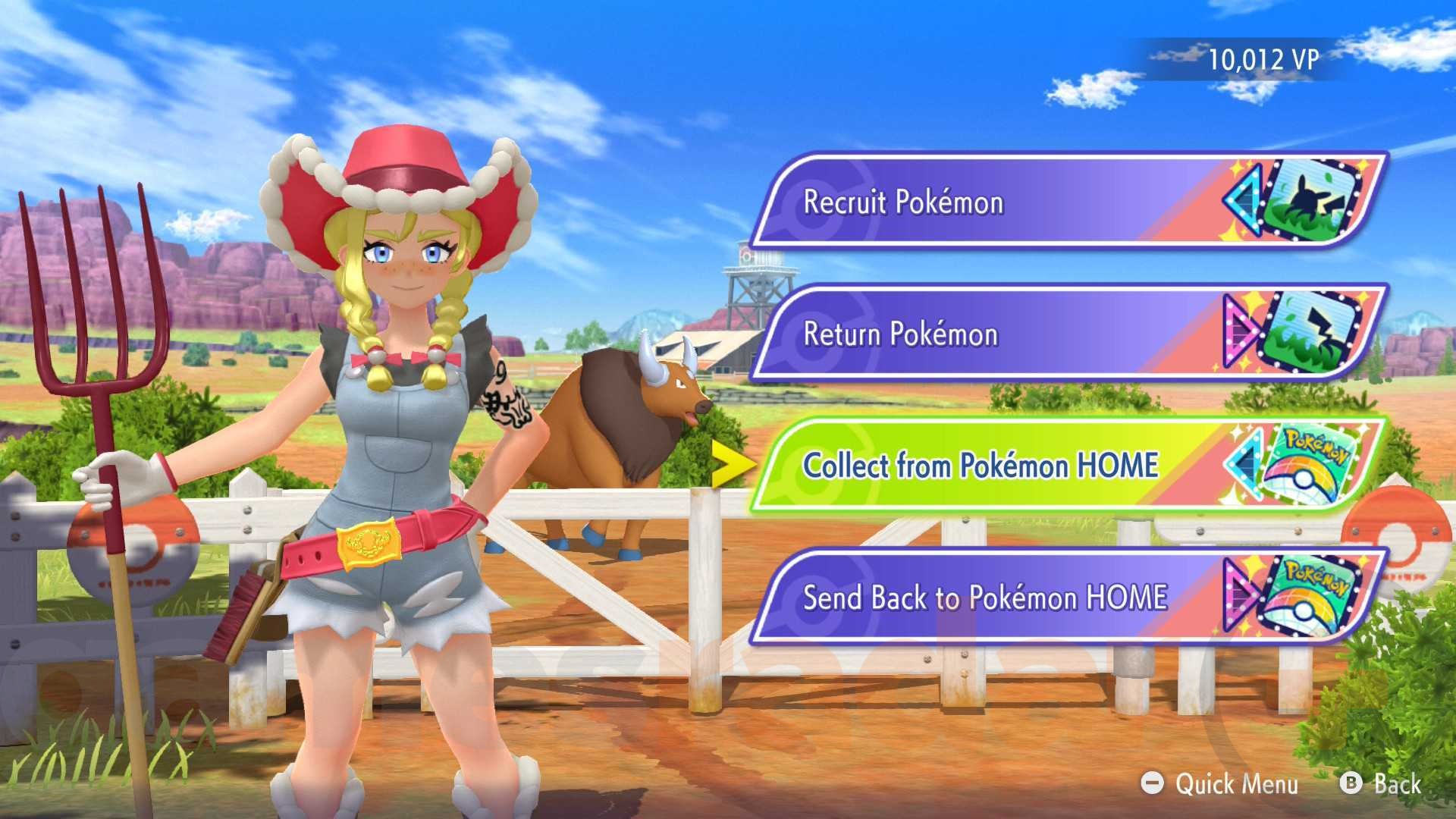This screenshot has height=819, width=1456.
Task: Click the yellow selection arrow
Action: (x=733, y=466)
